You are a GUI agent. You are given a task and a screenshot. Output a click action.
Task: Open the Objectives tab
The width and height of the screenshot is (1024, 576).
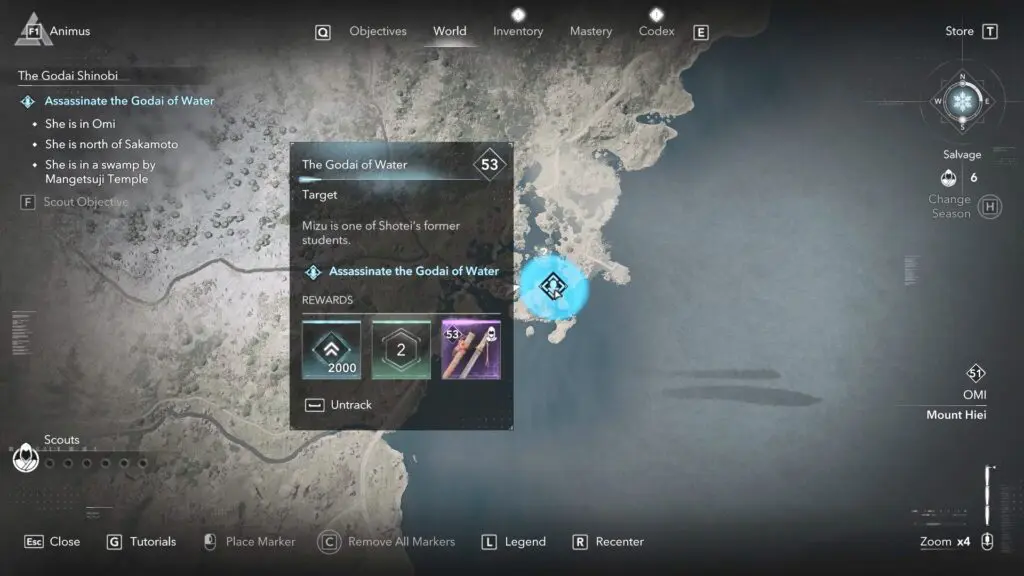(377, 31)
